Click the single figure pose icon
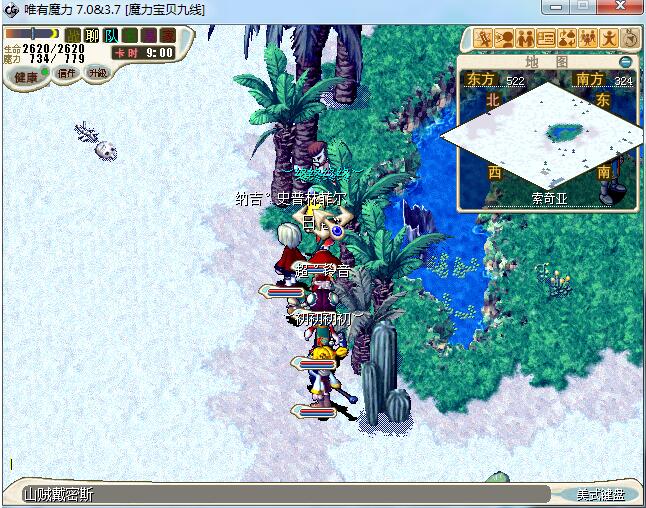This screenshot has height=508, width=646. point(609,39)
